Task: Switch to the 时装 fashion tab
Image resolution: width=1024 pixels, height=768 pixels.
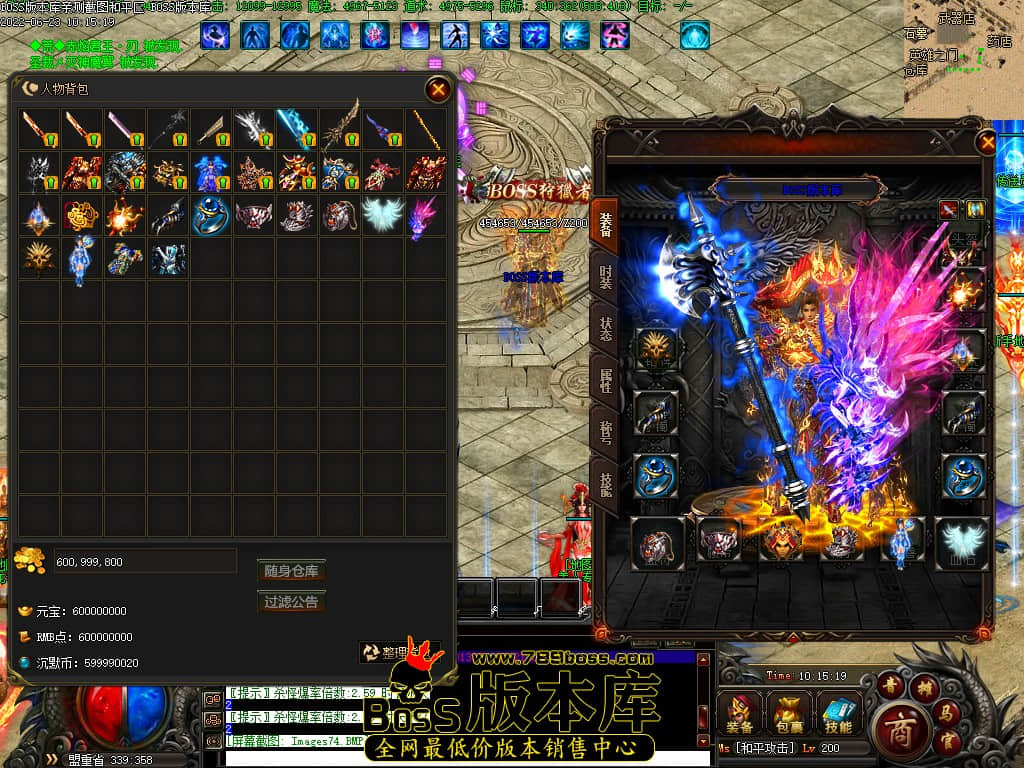Action: pos(606,278)
